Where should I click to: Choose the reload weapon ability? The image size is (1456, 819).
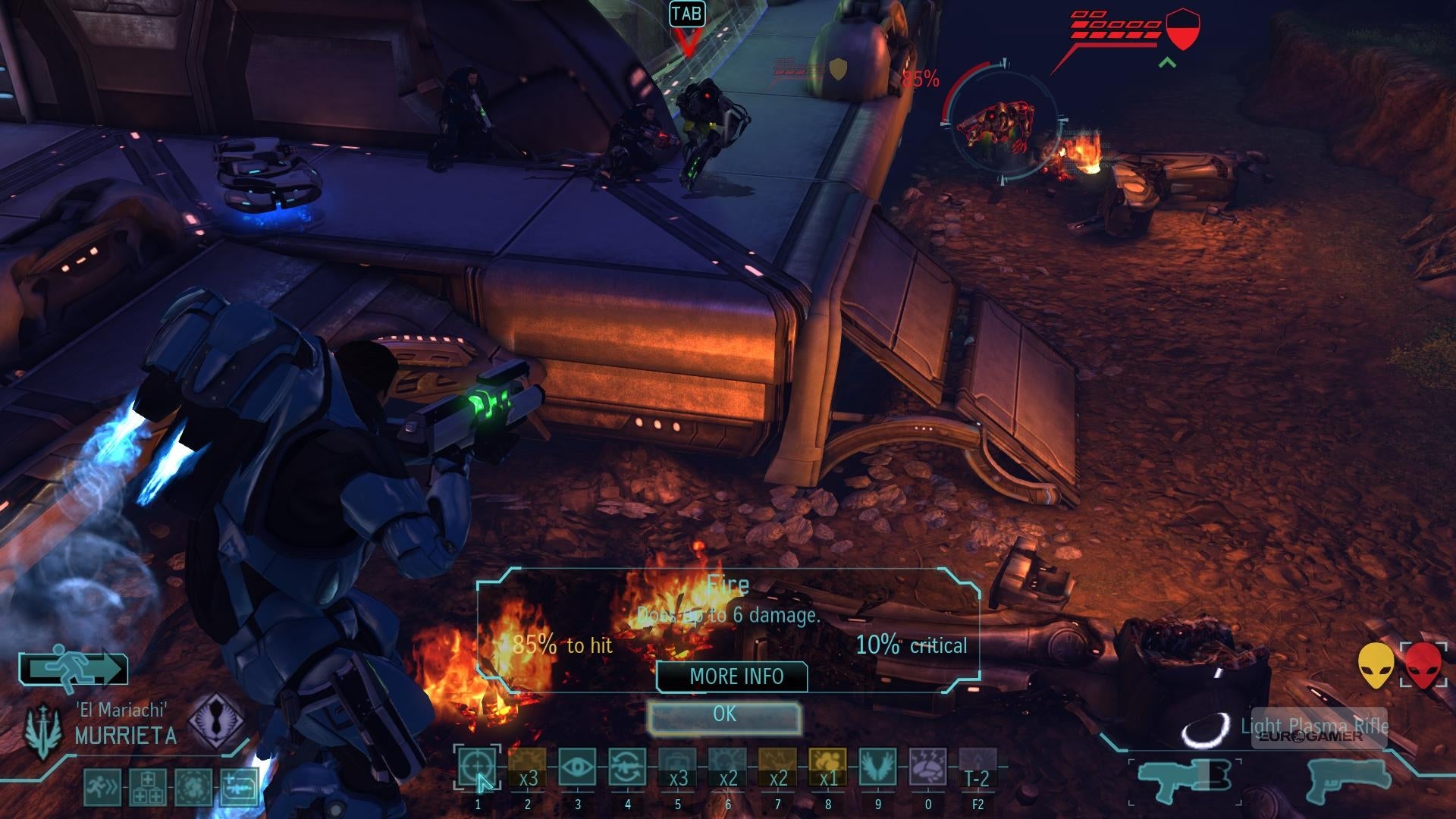(627, 767)
